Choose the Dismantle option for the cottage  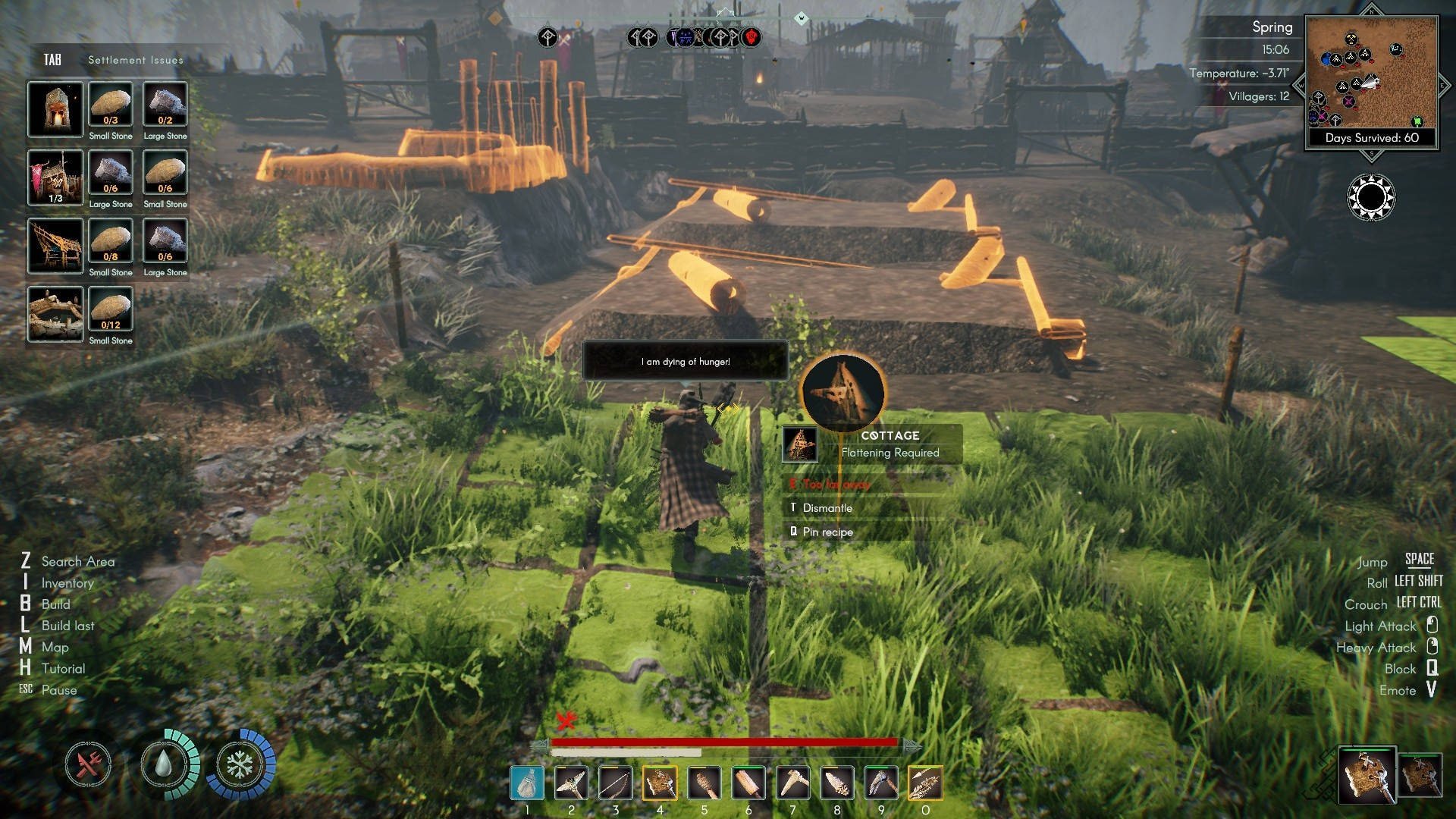tap(827, 508)
